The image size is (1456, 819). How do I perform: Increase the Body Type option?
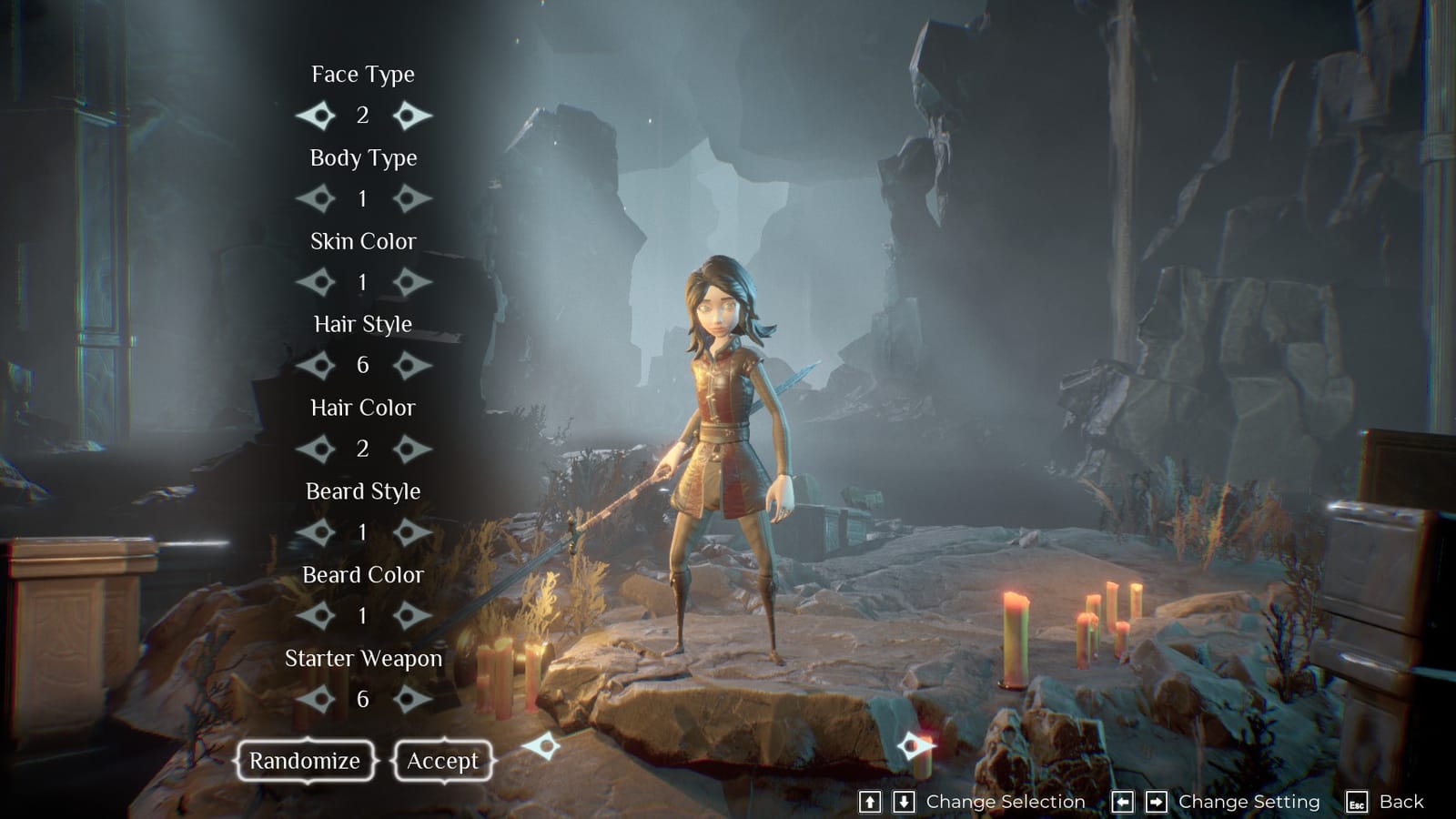(x=410, y=198)
